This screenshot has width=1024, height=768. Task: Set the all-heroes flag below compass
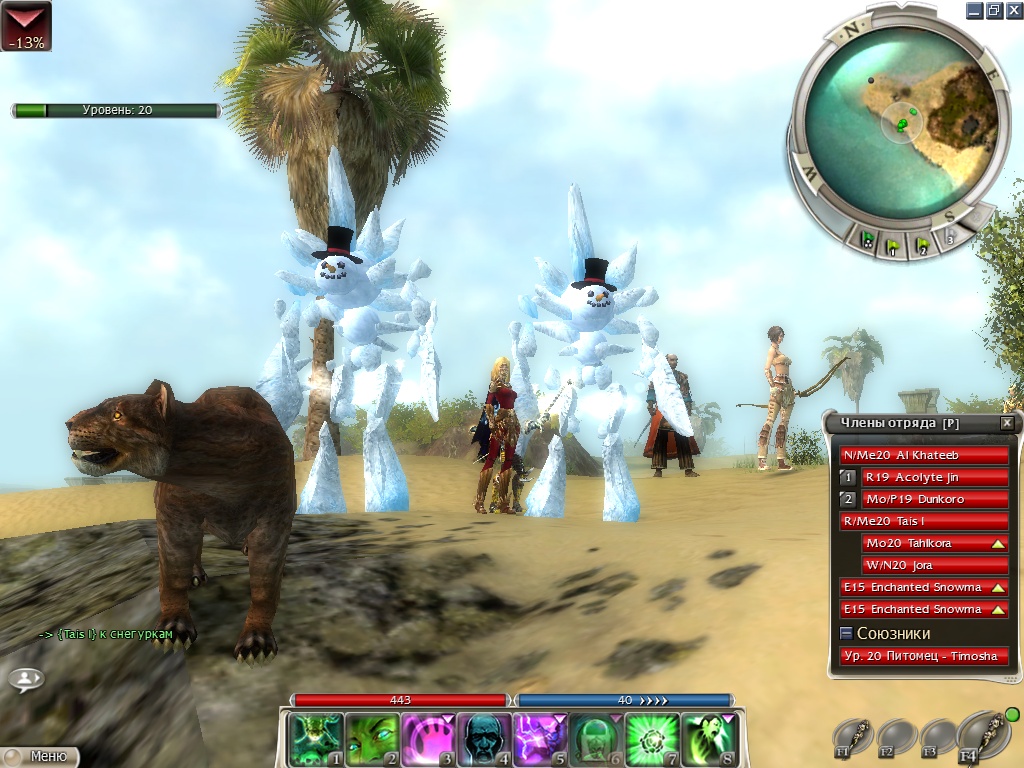[868, 241]
